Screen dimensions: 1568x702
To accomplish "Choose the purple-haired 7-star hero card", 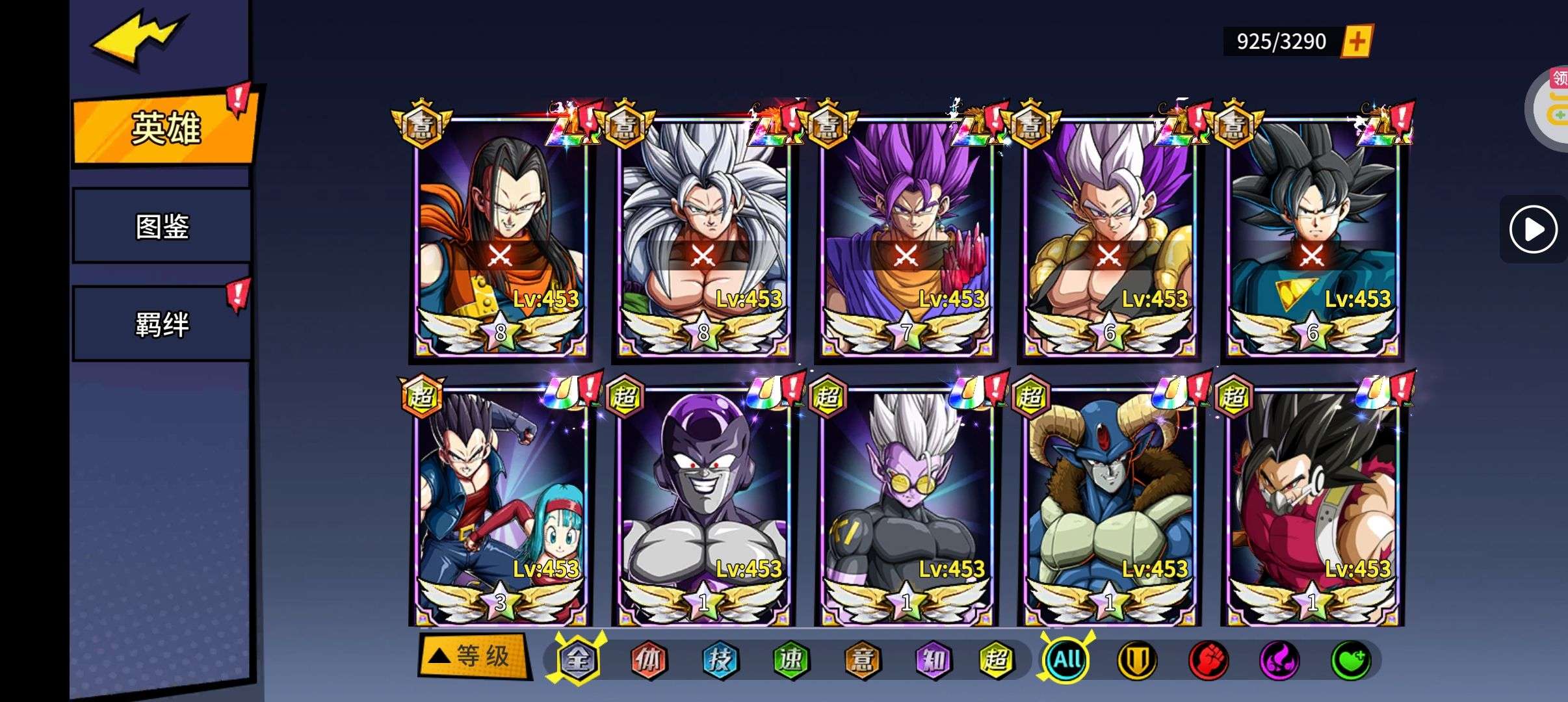I will tap(906, 237).
